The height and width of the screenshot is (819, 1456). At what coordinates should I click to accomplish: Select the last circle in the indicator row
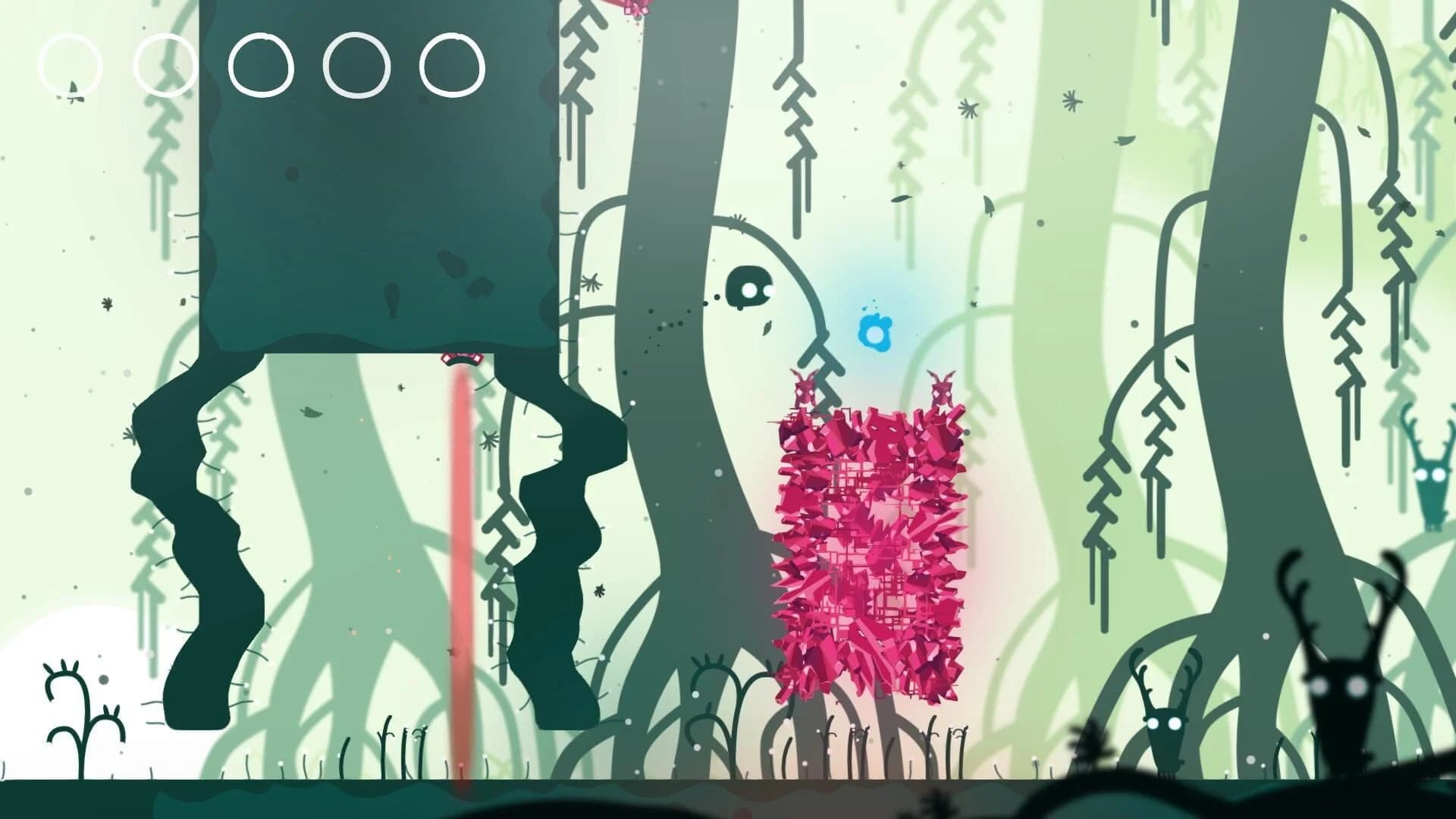coord(450,67)
